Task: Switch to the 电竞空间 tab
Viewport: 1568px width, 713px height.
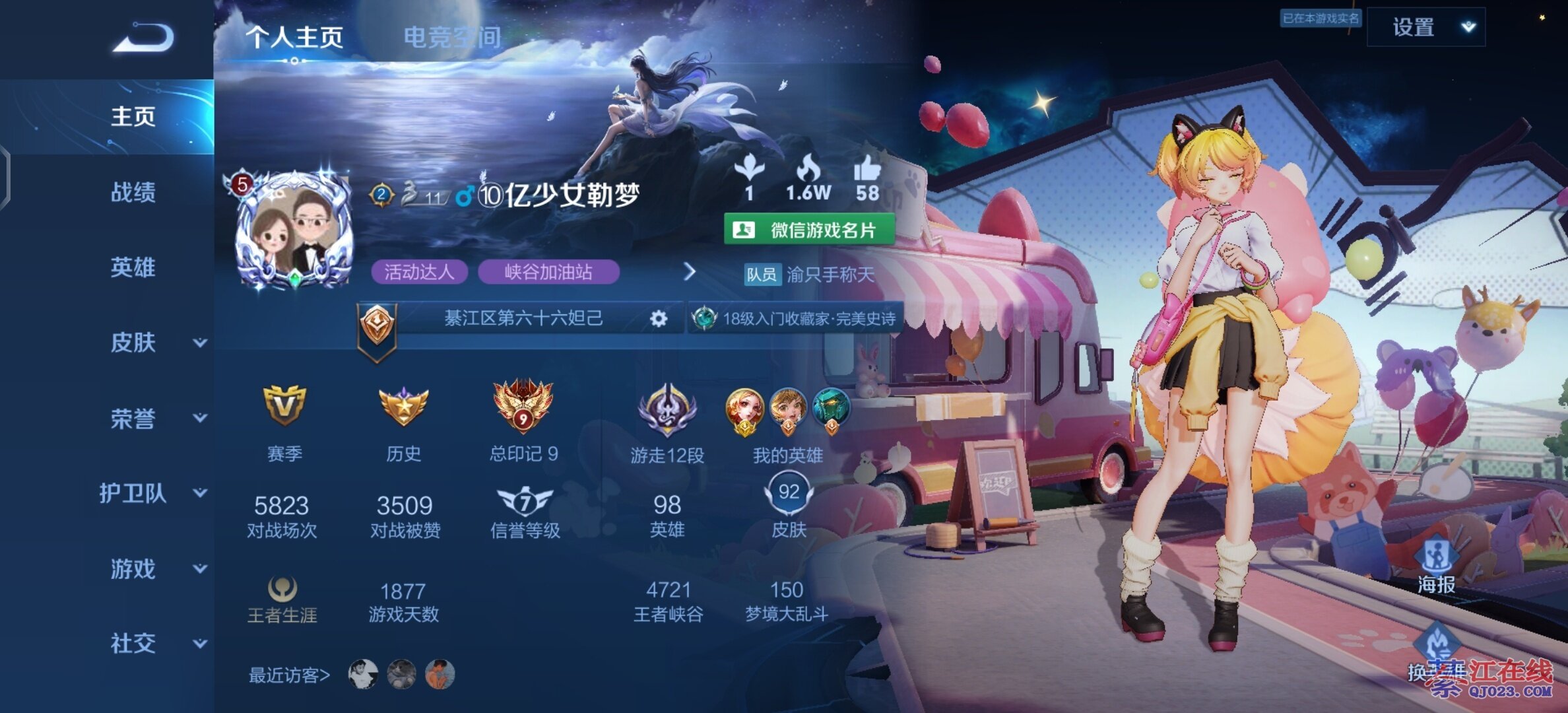Action: [452, 37]
